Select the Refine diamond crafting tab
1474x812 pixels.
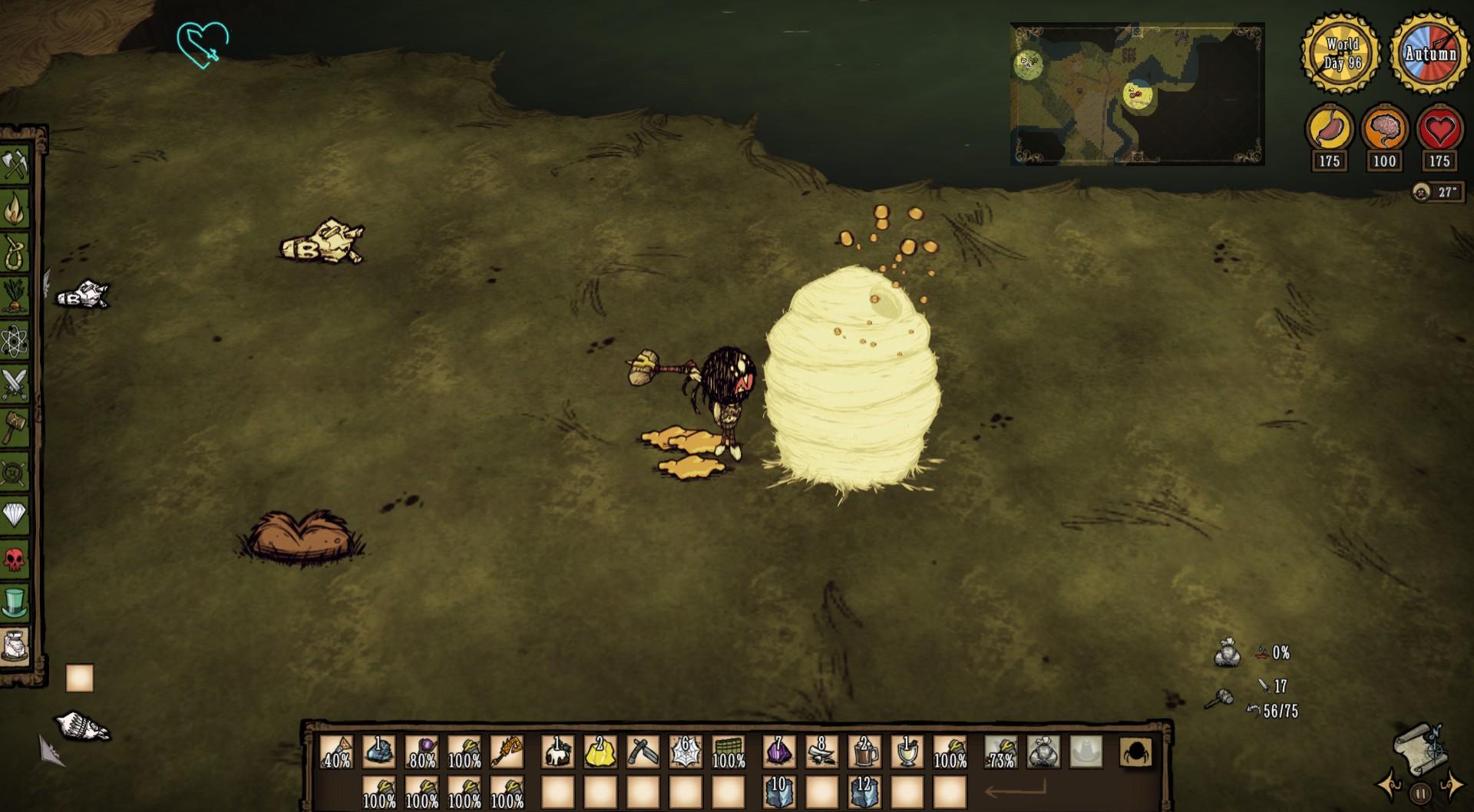(x=15, y=514)
